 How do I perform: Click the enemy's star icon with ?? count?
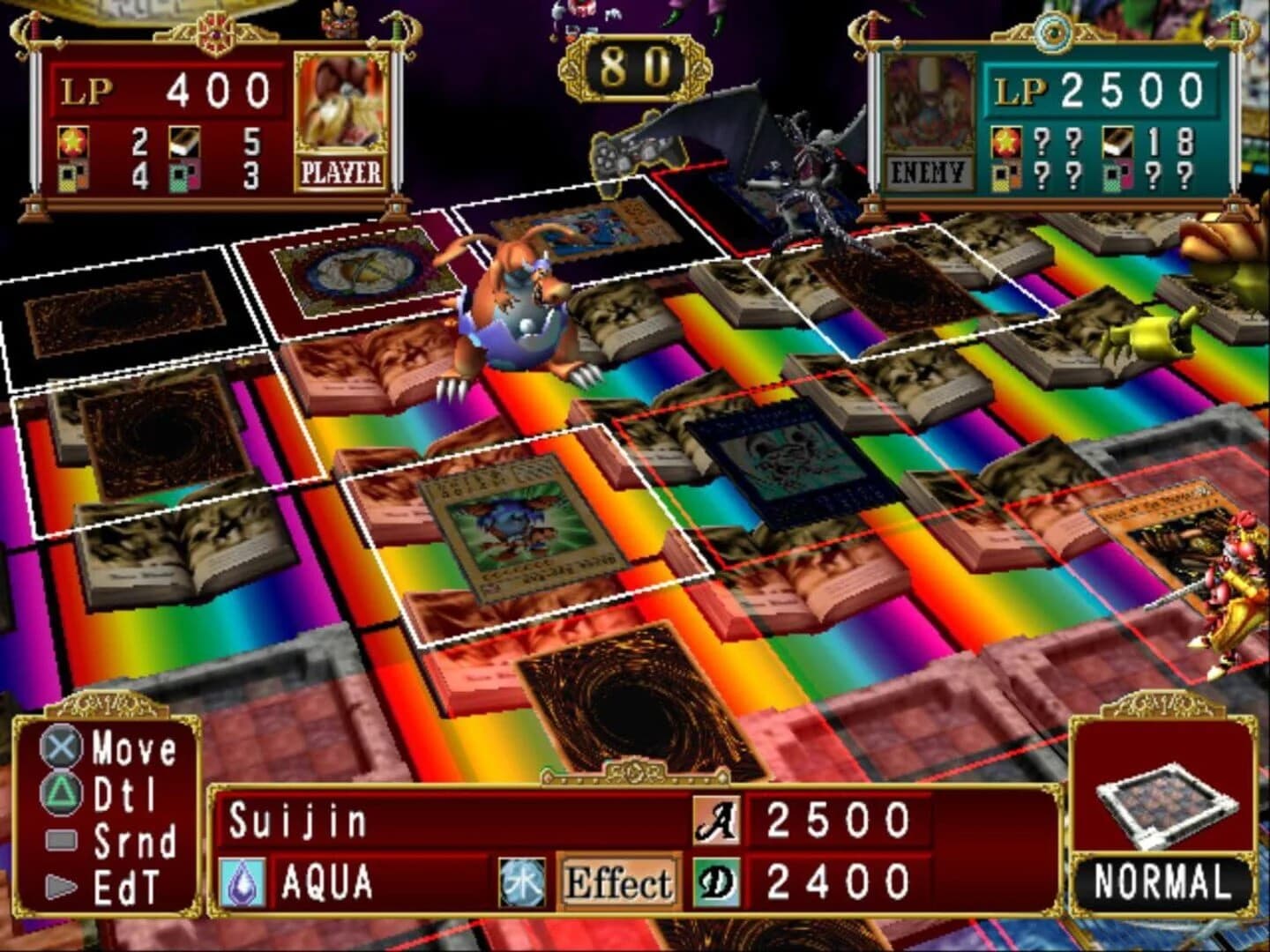(x=1006, y=139)
